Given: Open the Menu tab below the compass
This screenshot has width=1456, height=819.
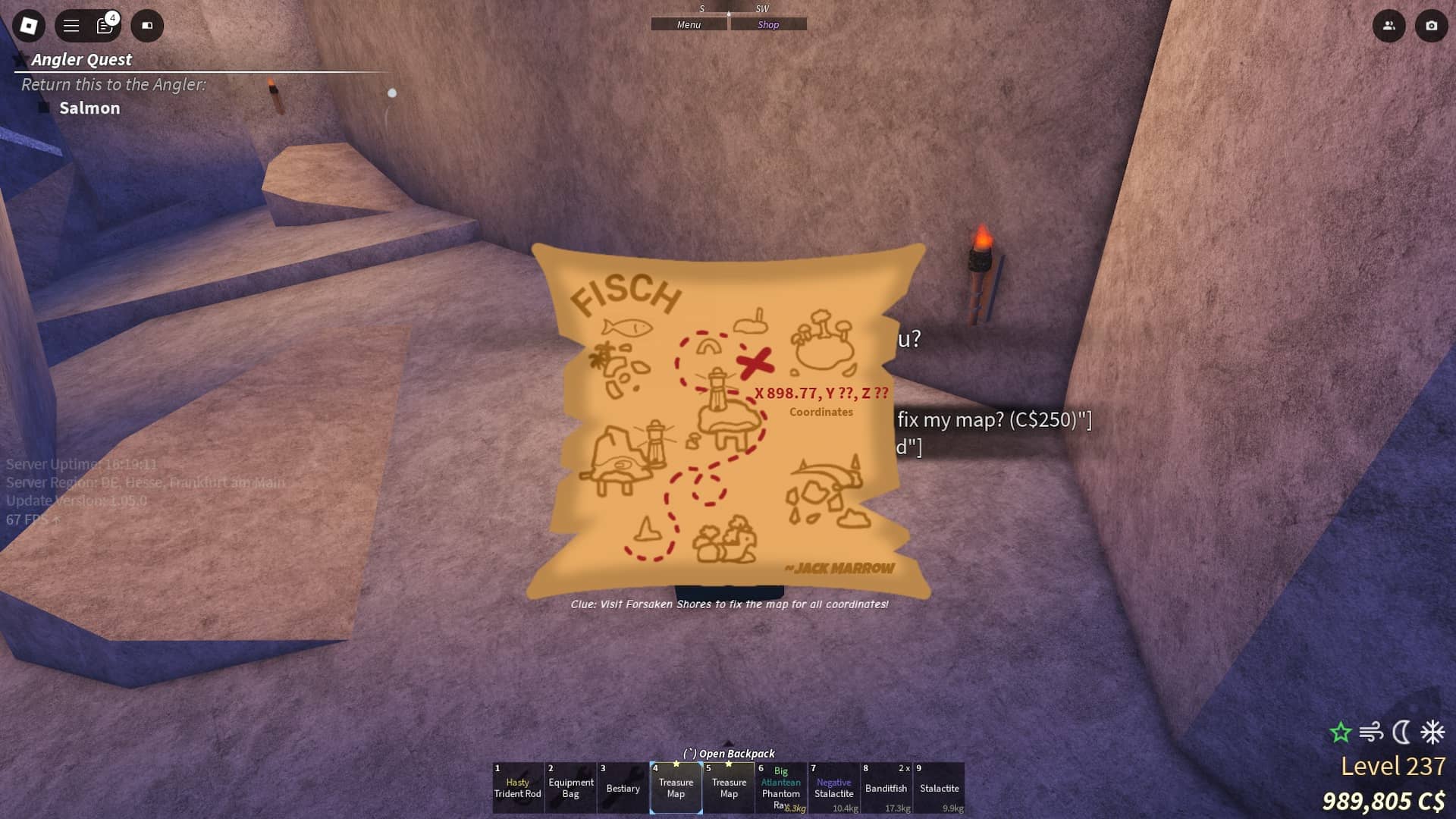Looking at the screenshot, I should click(x=688, y=24).
